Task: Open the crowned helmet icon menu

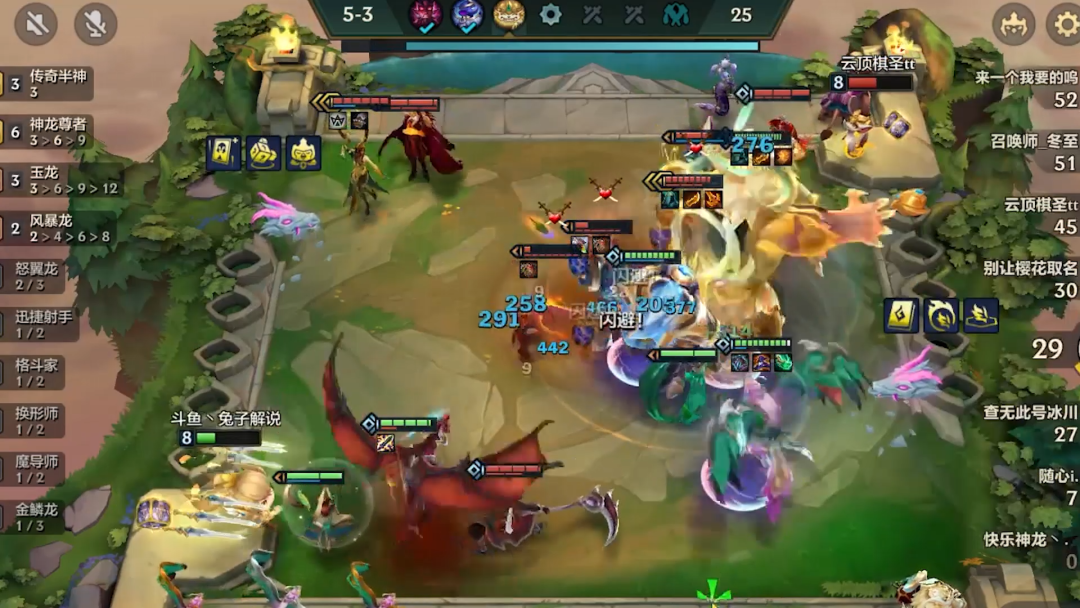Action: tap(1013, 24)
